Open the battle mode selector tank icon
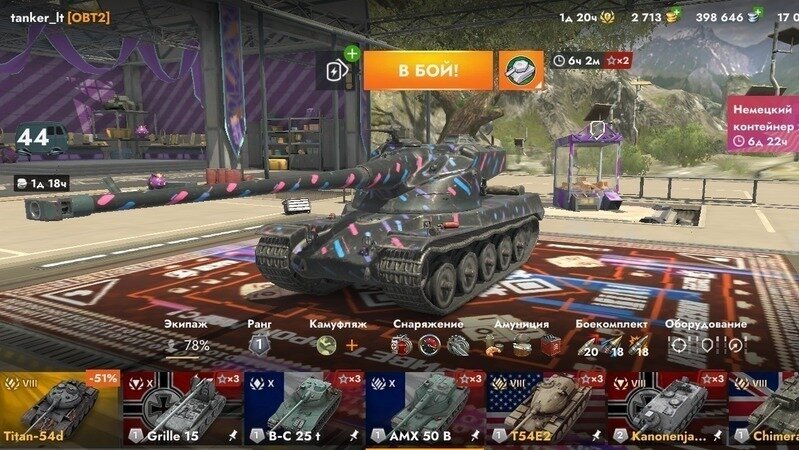Viewport: 799px width, 450px height. pos(520,70)
